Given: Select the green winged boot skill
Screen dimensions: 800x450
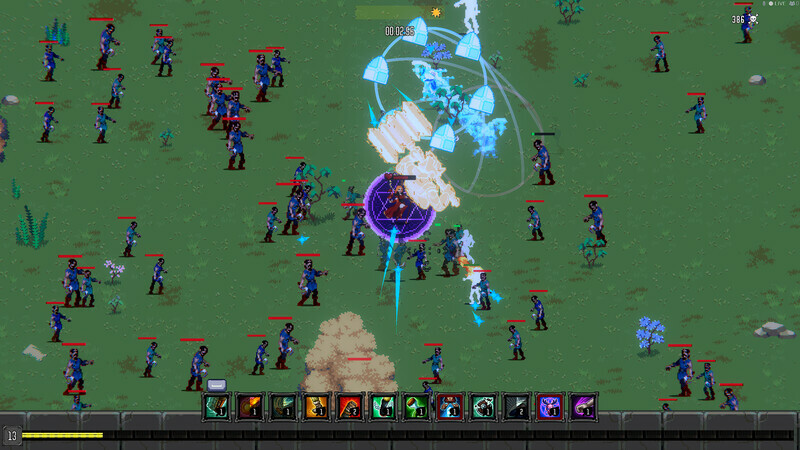Looking at the screenshot, I should 383,406.
